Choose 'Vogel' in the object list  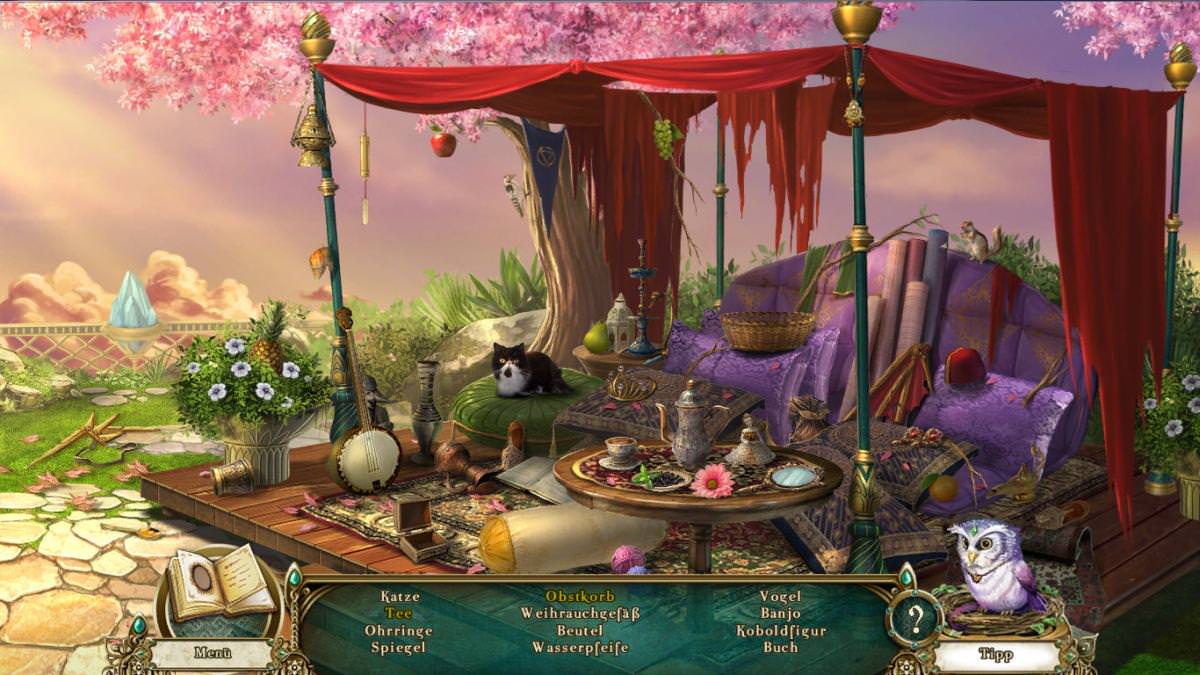point(780,597)
